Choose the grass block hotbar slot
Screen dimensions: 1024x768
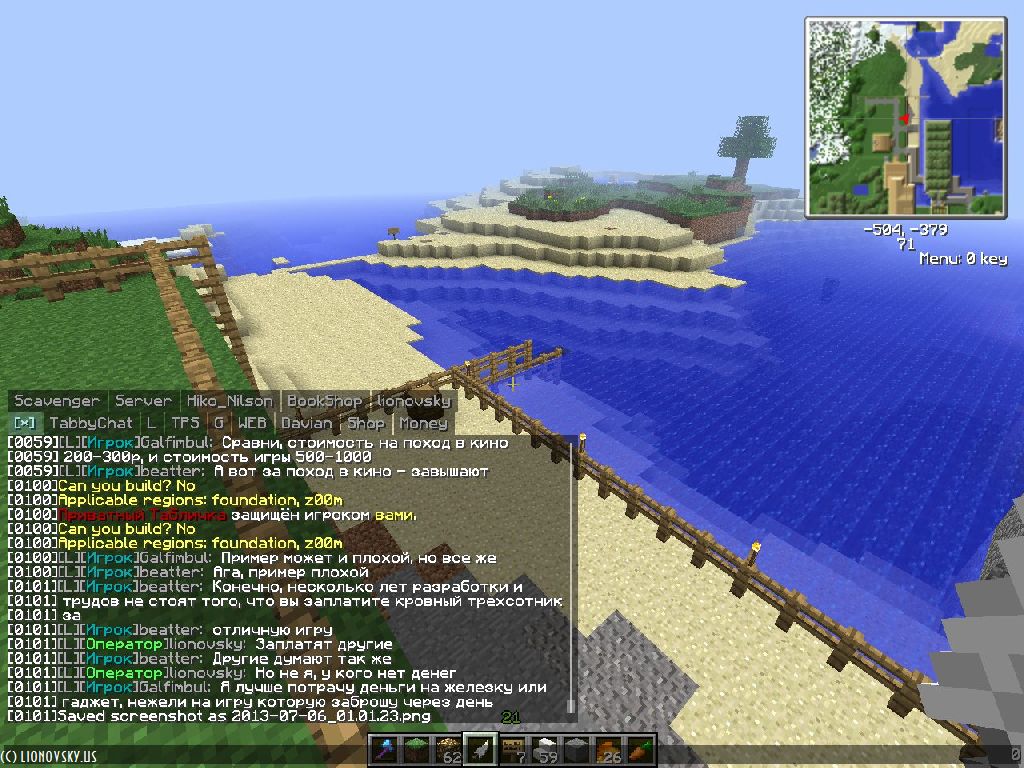414,749
